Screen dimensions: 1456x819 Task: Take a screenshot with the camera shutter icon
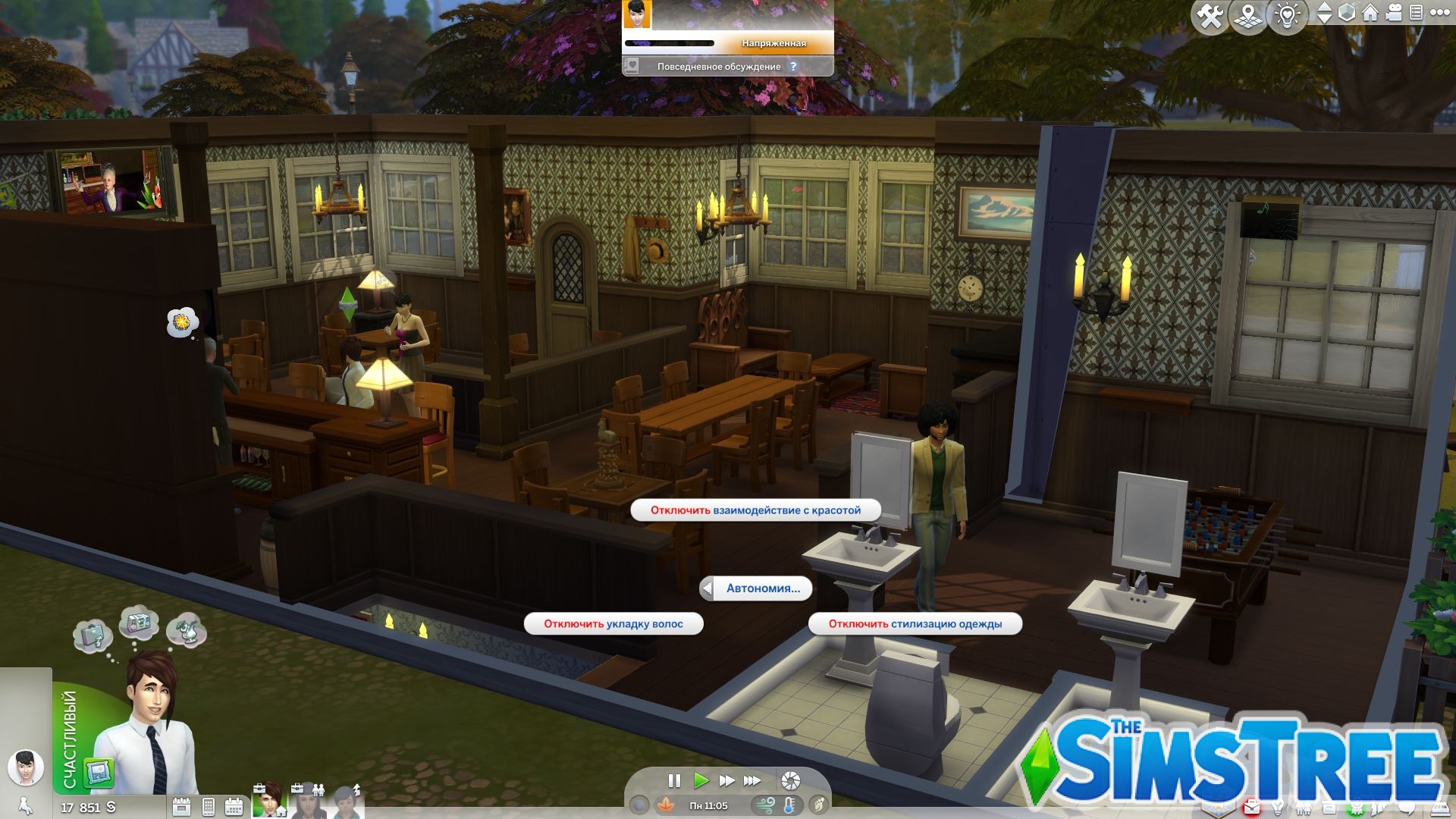pos(791,780)
